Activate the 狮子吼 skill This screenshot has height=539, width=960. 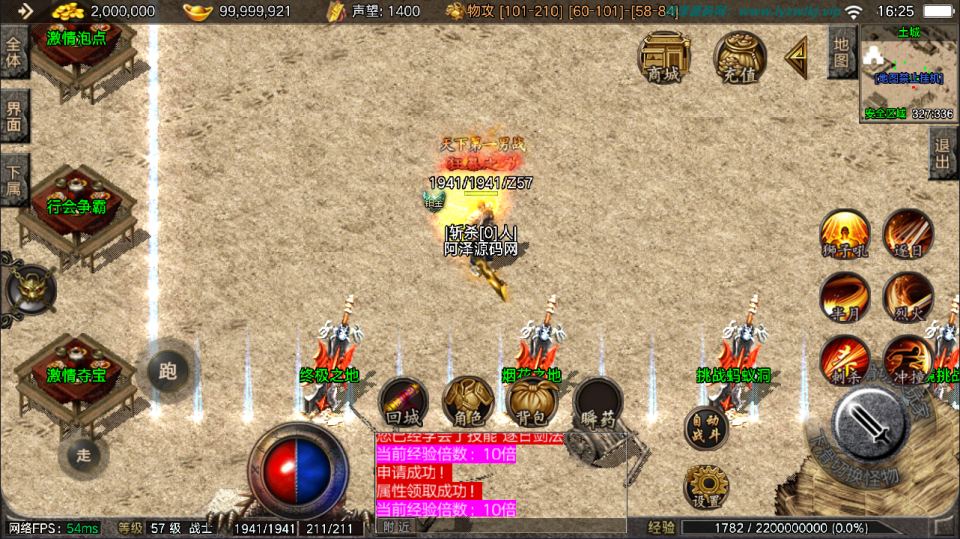click(845, 234)
